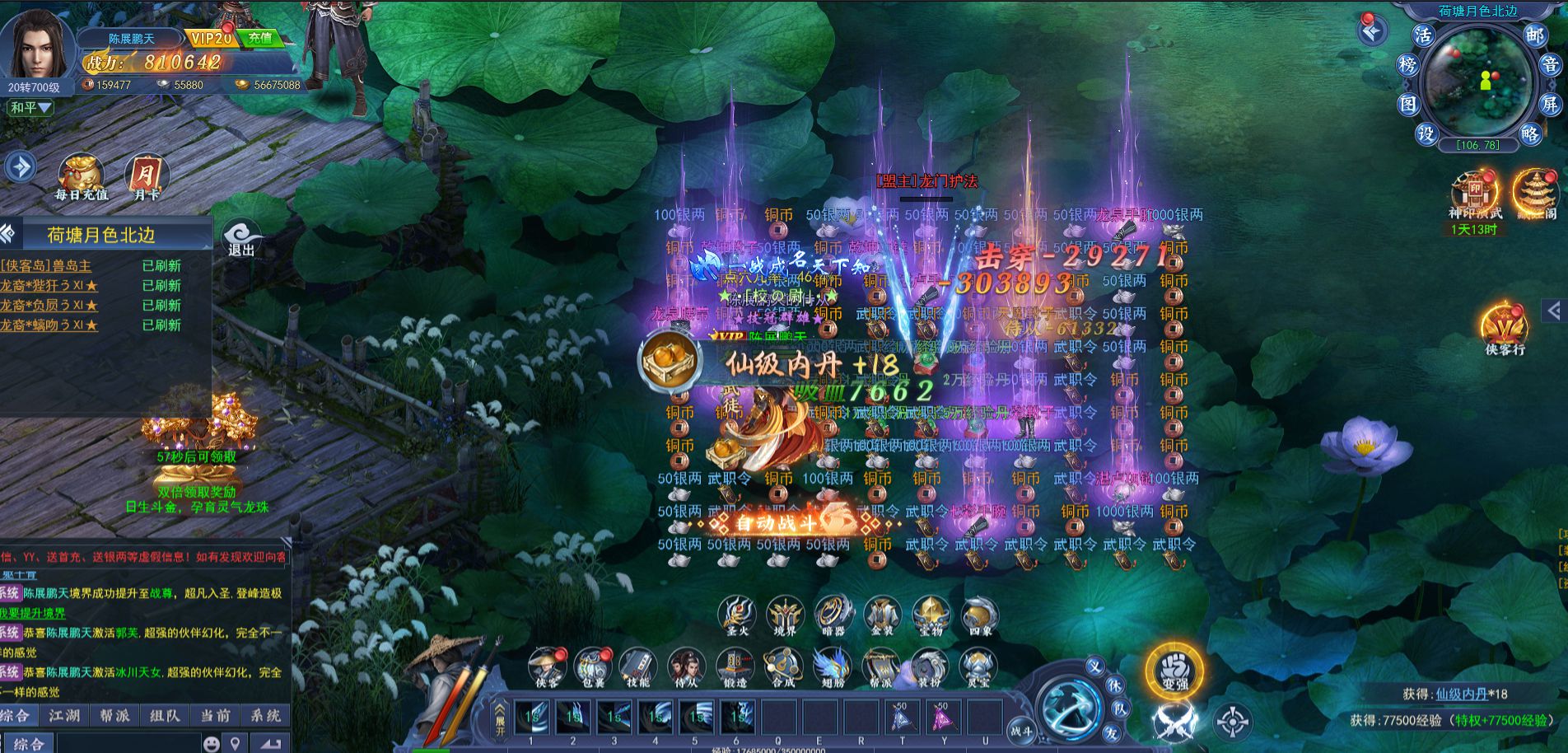Click the 充值 recharge button
The width and height of the screenshot is (1568, 753).
pyautogui.click(x=259, y=38)
